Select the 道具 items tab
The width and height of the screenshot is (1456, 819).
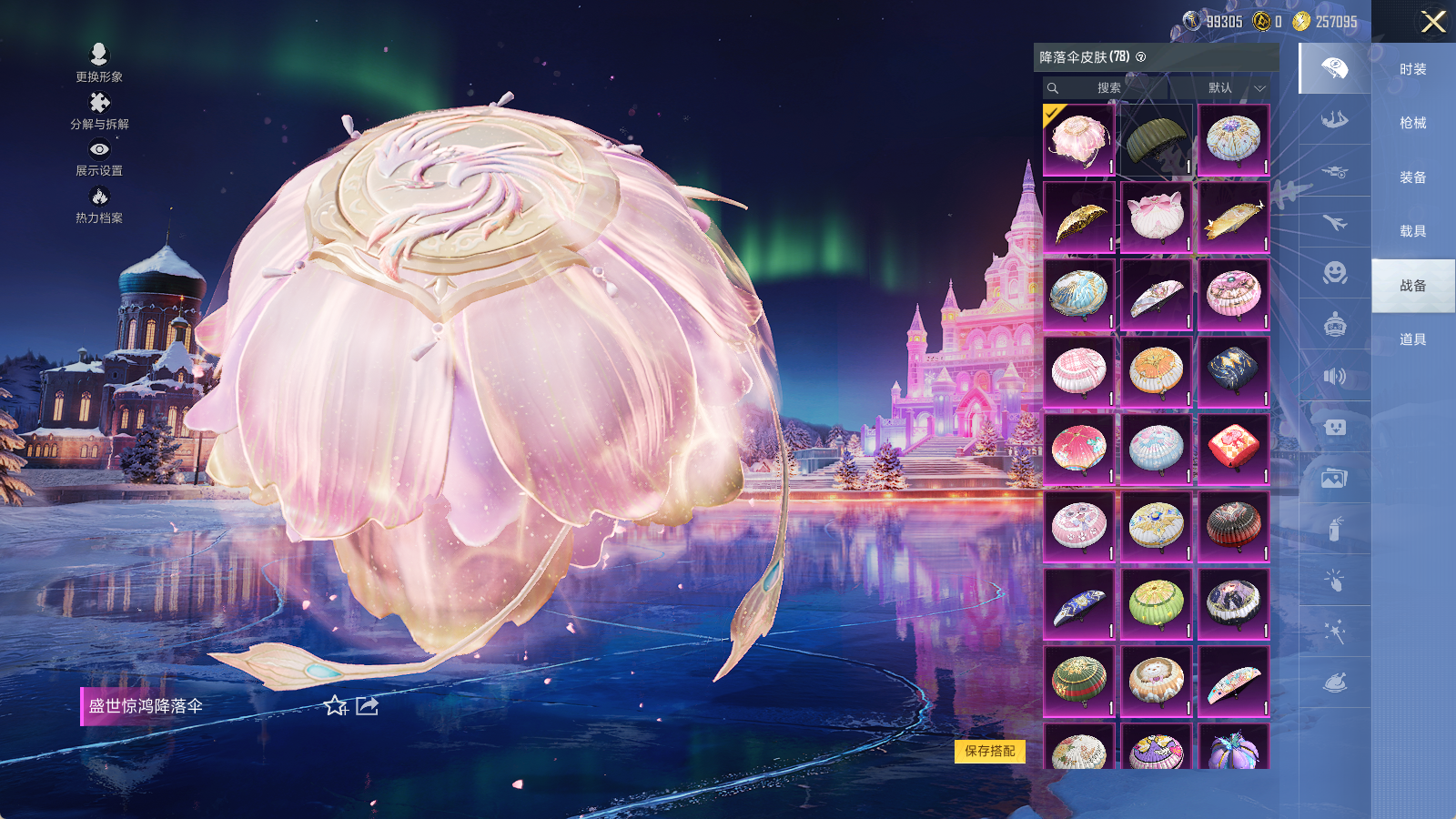pyautogui.click(x=1412, y=339)
